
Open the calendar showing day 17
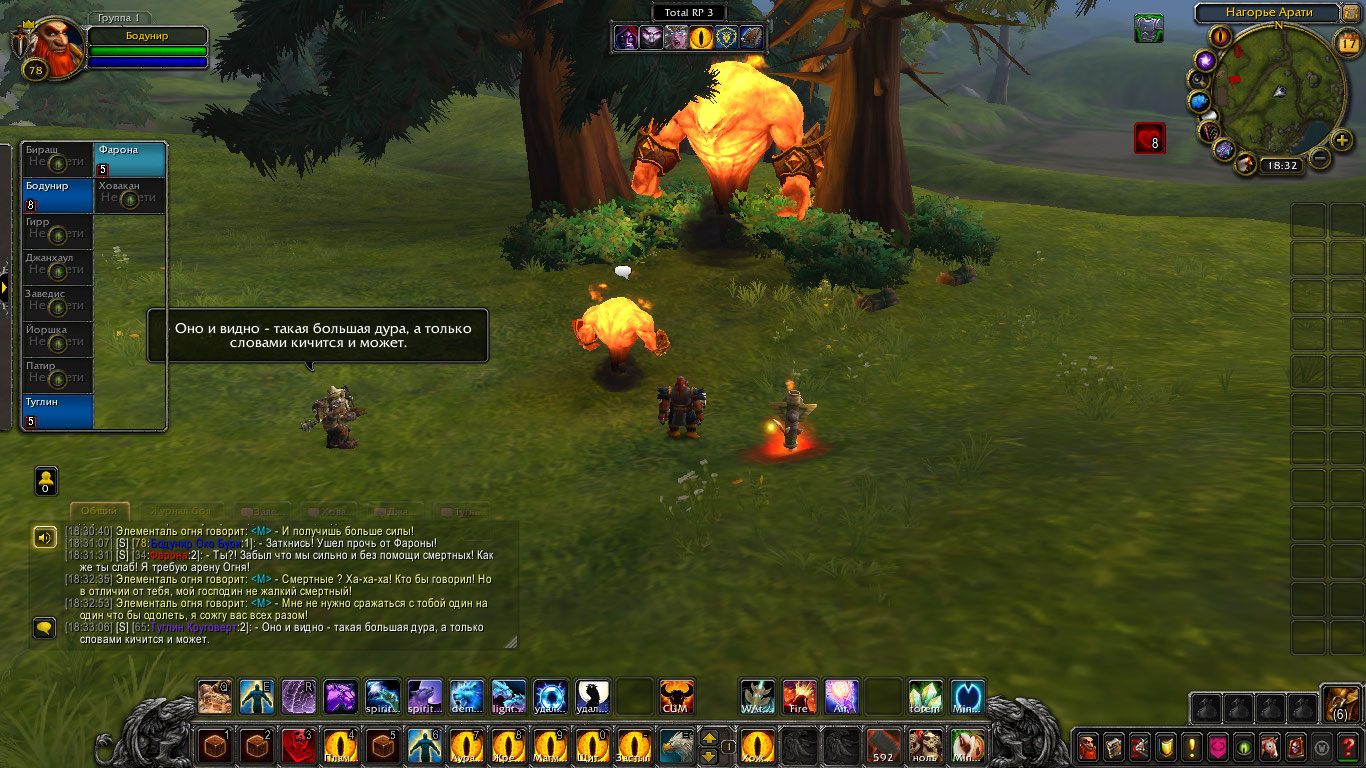[1349, 42]
